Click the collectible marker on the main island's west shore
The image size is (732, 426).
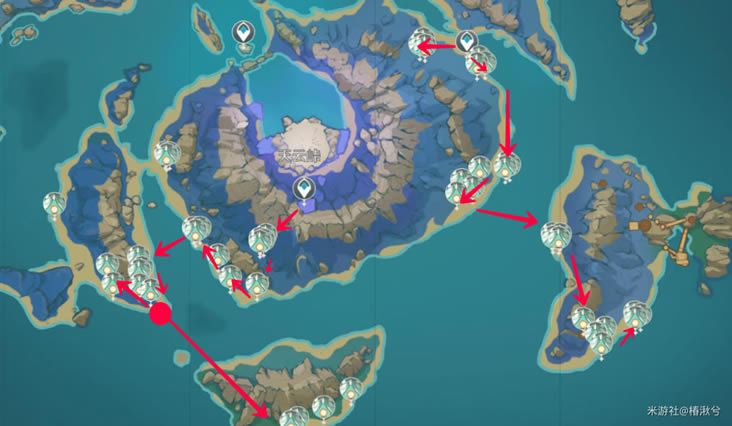coord(166,155)
